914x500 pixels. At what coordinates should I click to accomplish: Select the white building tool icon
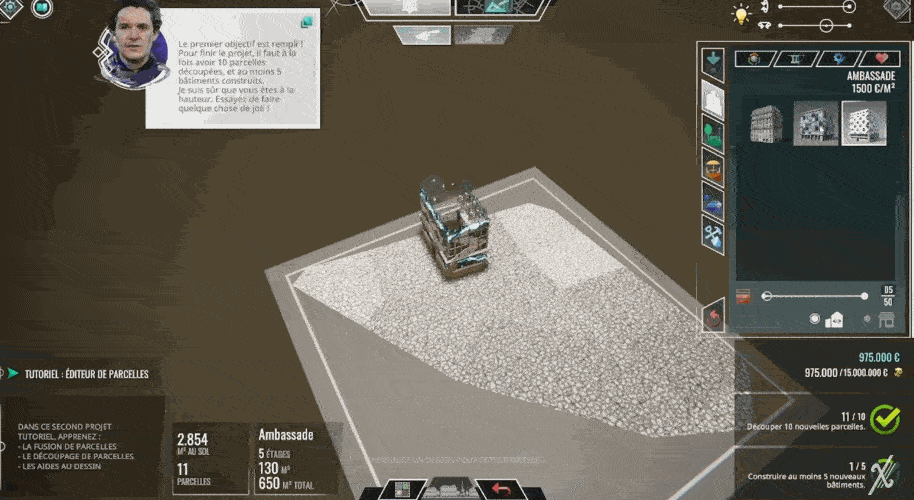coord(713,97)
